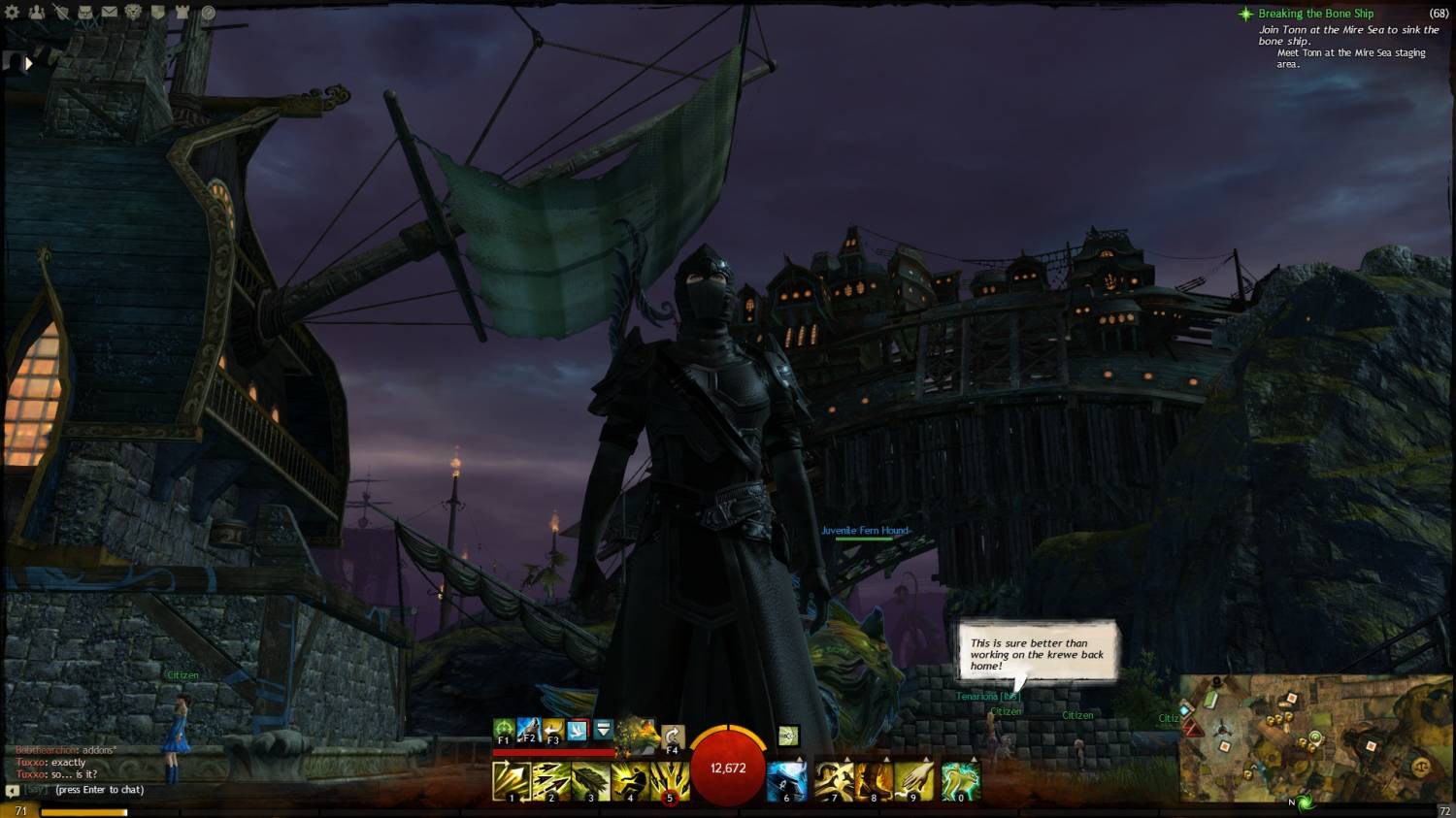Trigger the pet howl F2 skill
The height and width of the screenshot is (818, 1456).
tap(528, 730)
